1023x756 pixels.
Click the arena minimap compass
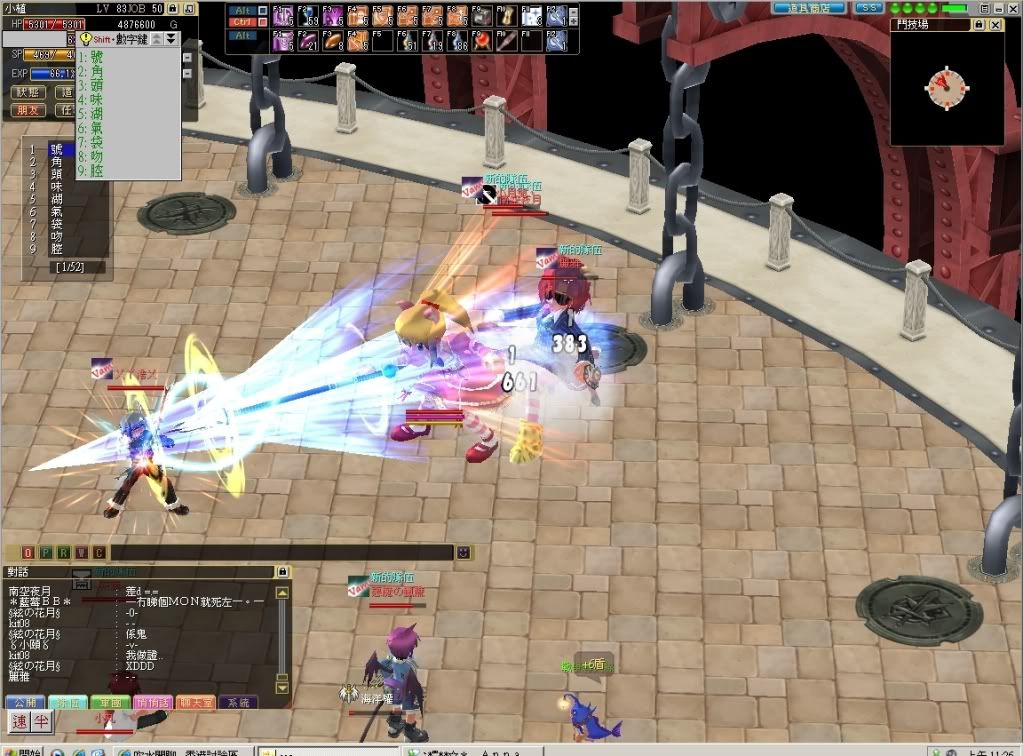pos(946,87)
